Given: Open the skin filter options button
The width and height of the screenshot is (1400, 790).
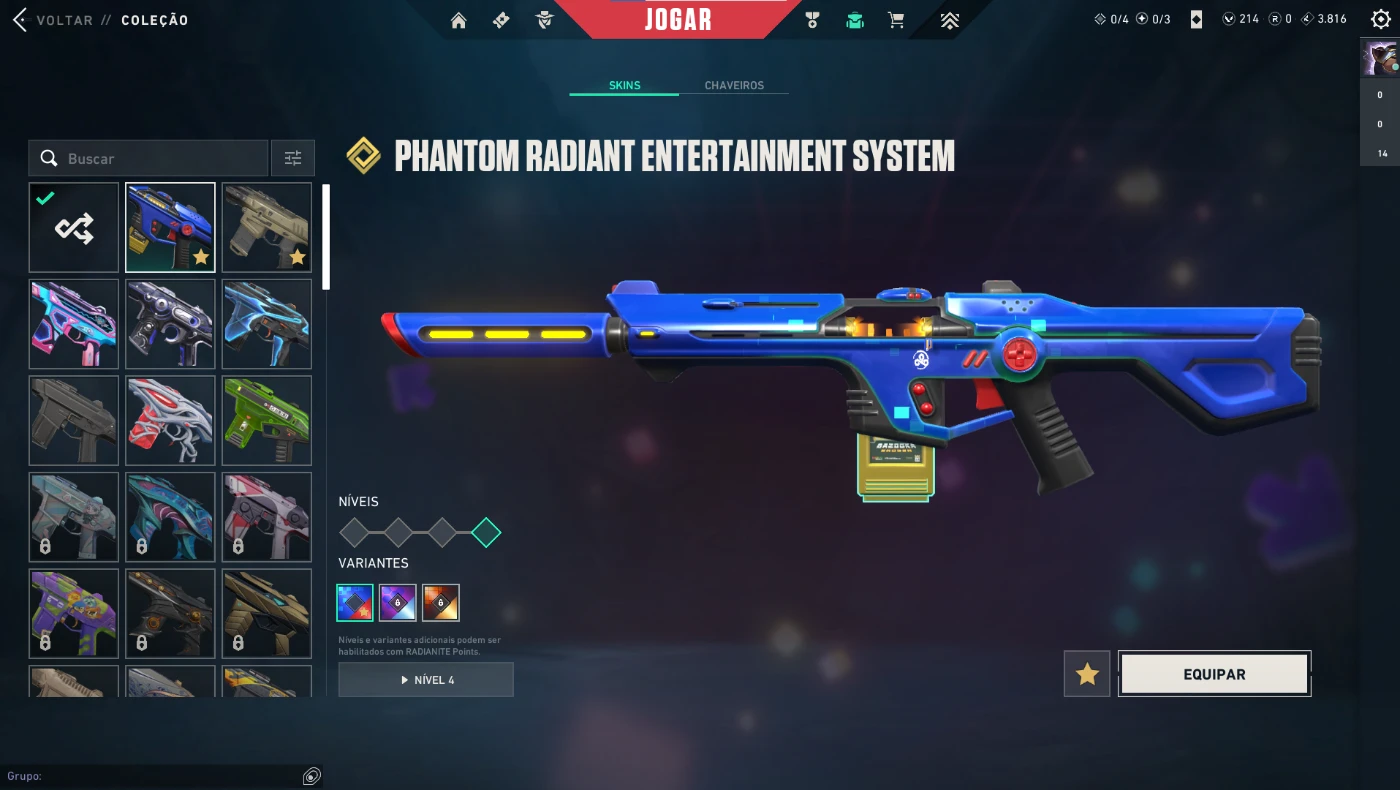Looking at the screenshot, I should click(x=293, y=158).
